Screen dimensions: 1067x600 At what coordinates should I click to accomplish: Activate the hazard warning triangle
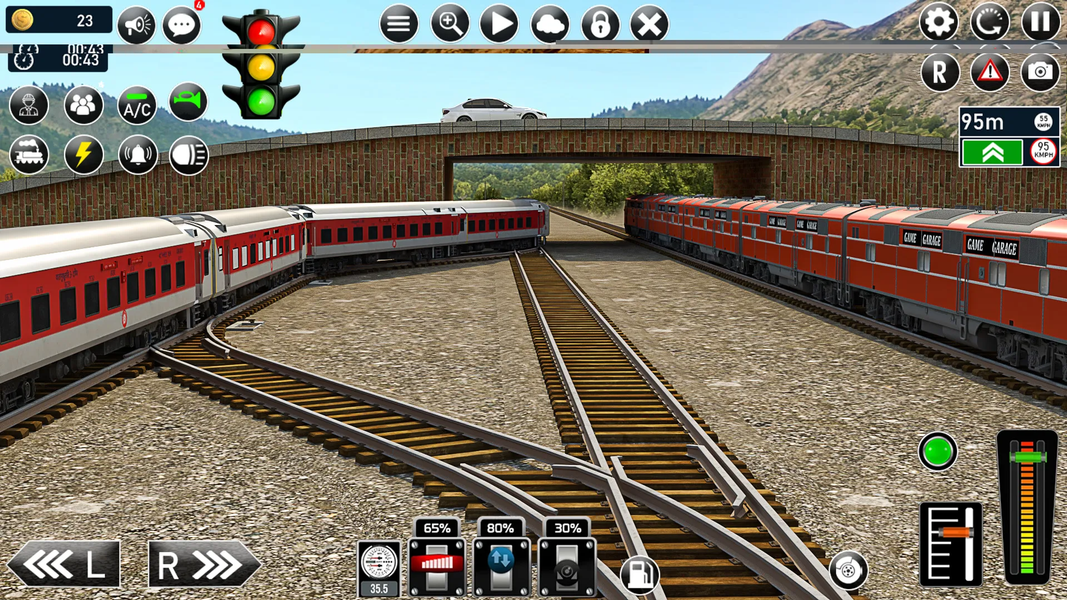coord(989,72)
